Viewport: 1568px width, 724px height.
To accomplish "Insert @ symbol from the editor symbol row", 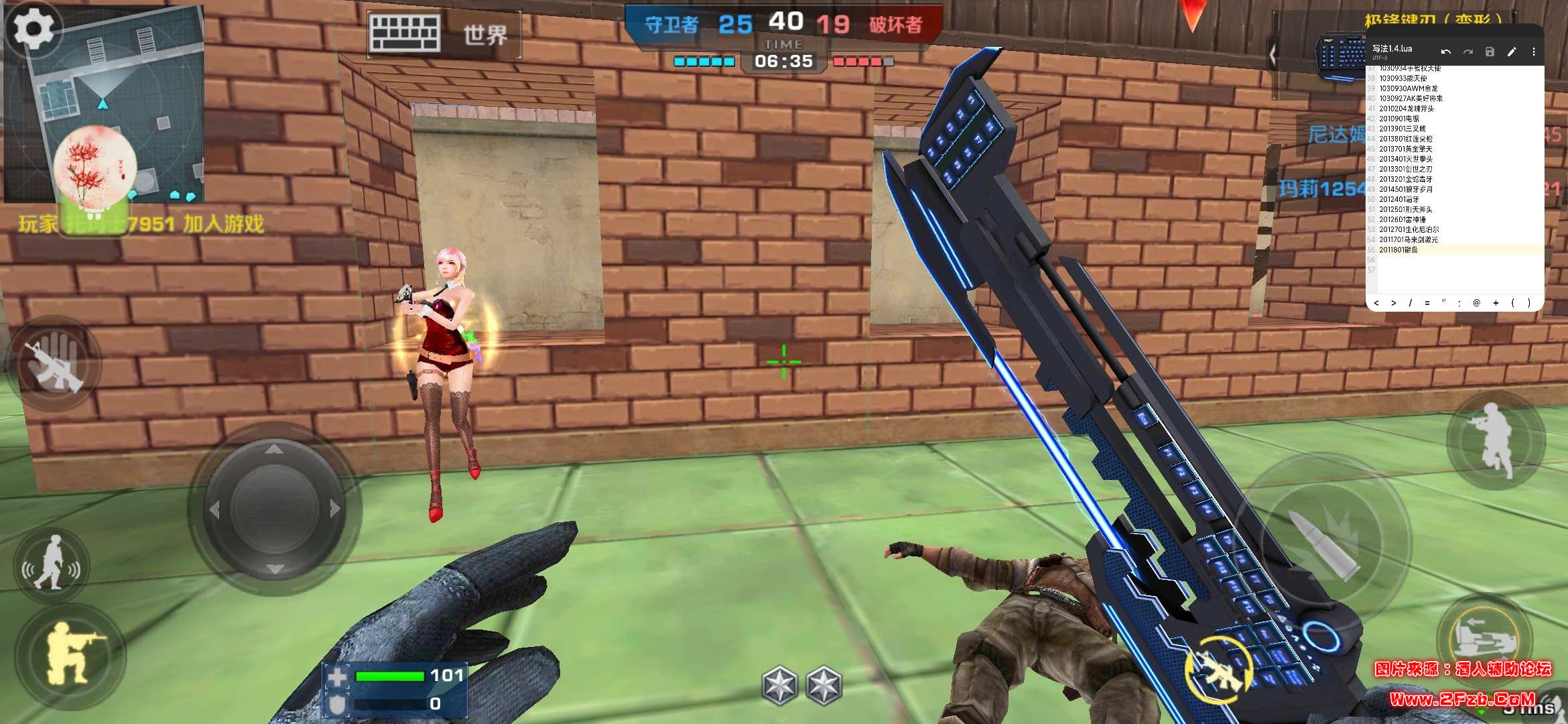I will [x=1476, y=303].
